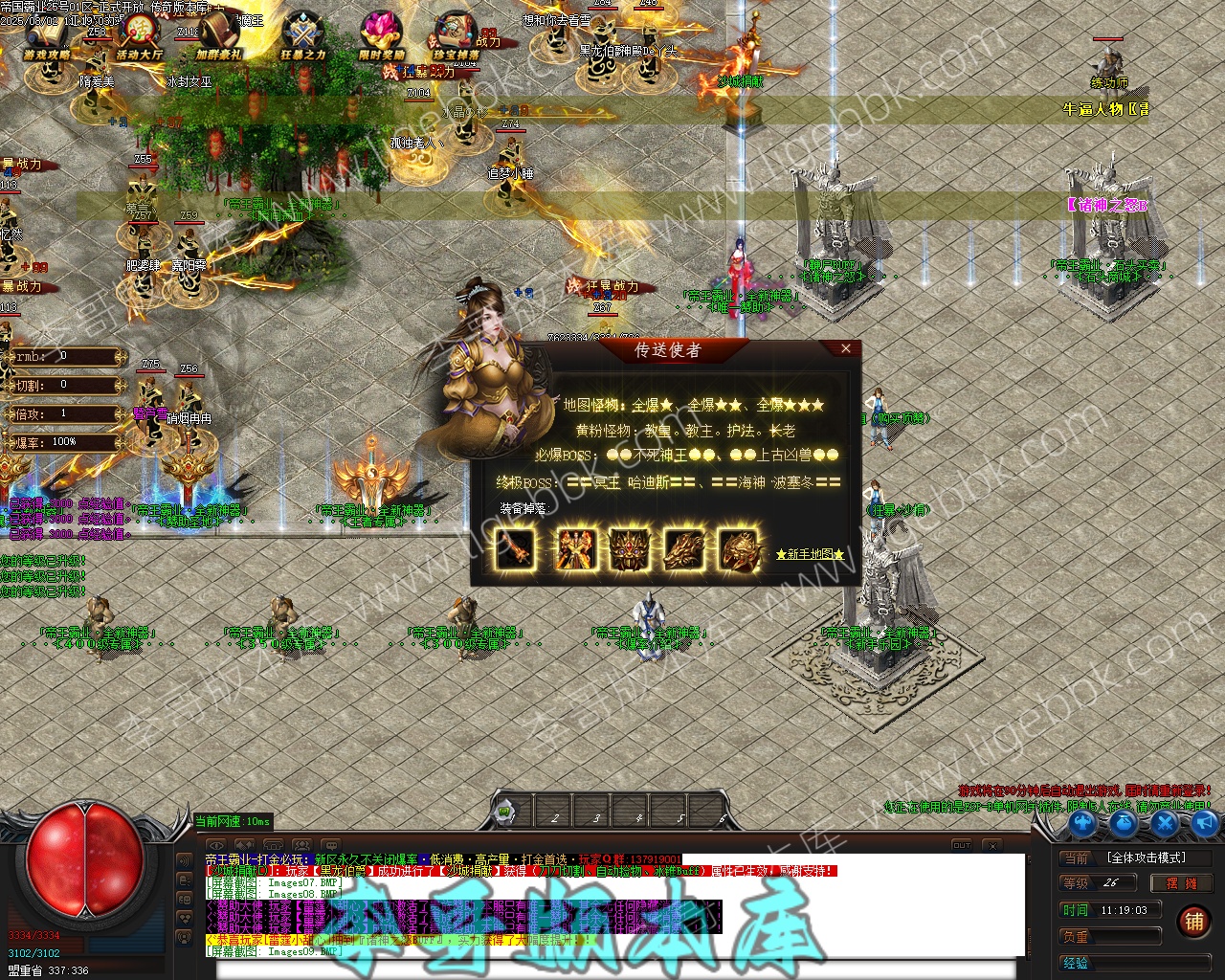This screenshot has width=1225, height=980.
Task: Click the megaphone blue button
Action: (1204, 822)
